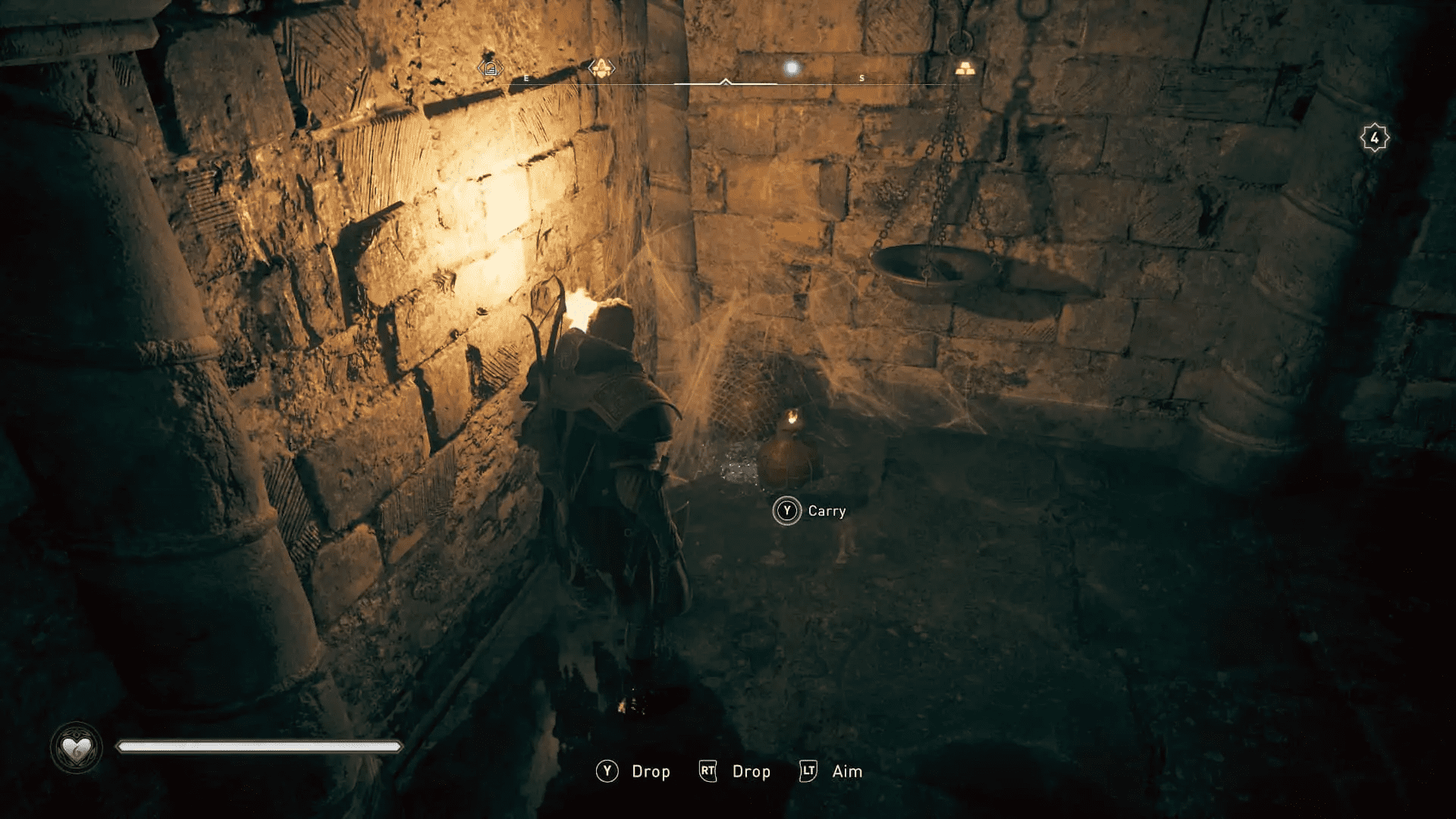The width and height of the screenshot is (1456, 819).
Task: Select the S cardinal marker on compass
Action: click(861, 77)
